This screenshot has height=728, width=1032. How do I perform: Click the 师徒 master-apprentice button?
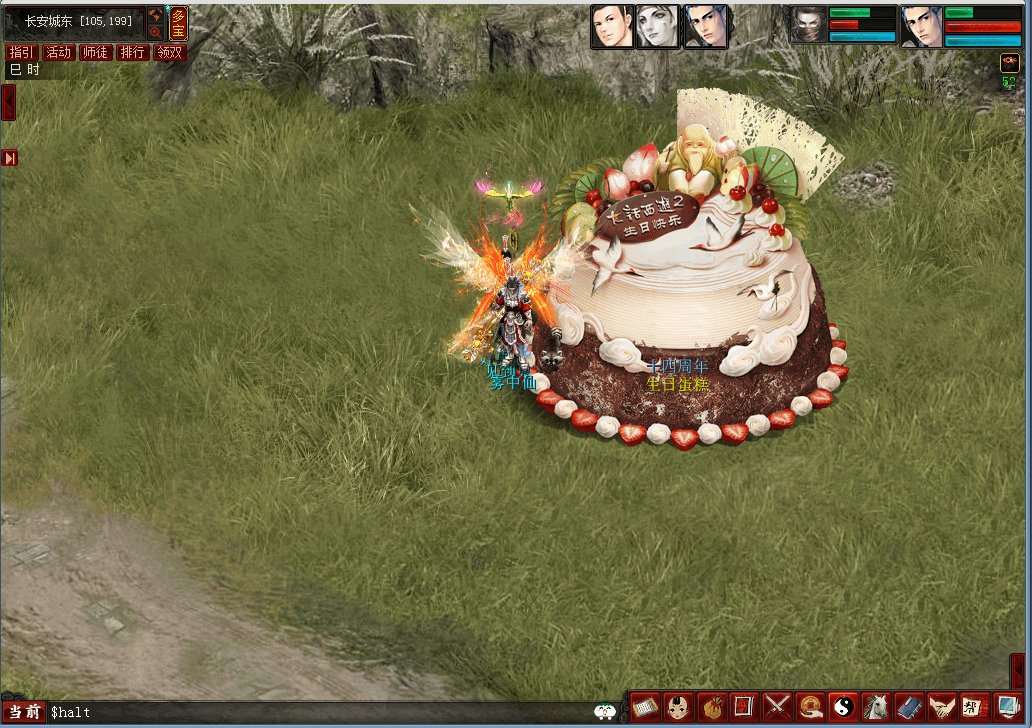pos(96,52)
